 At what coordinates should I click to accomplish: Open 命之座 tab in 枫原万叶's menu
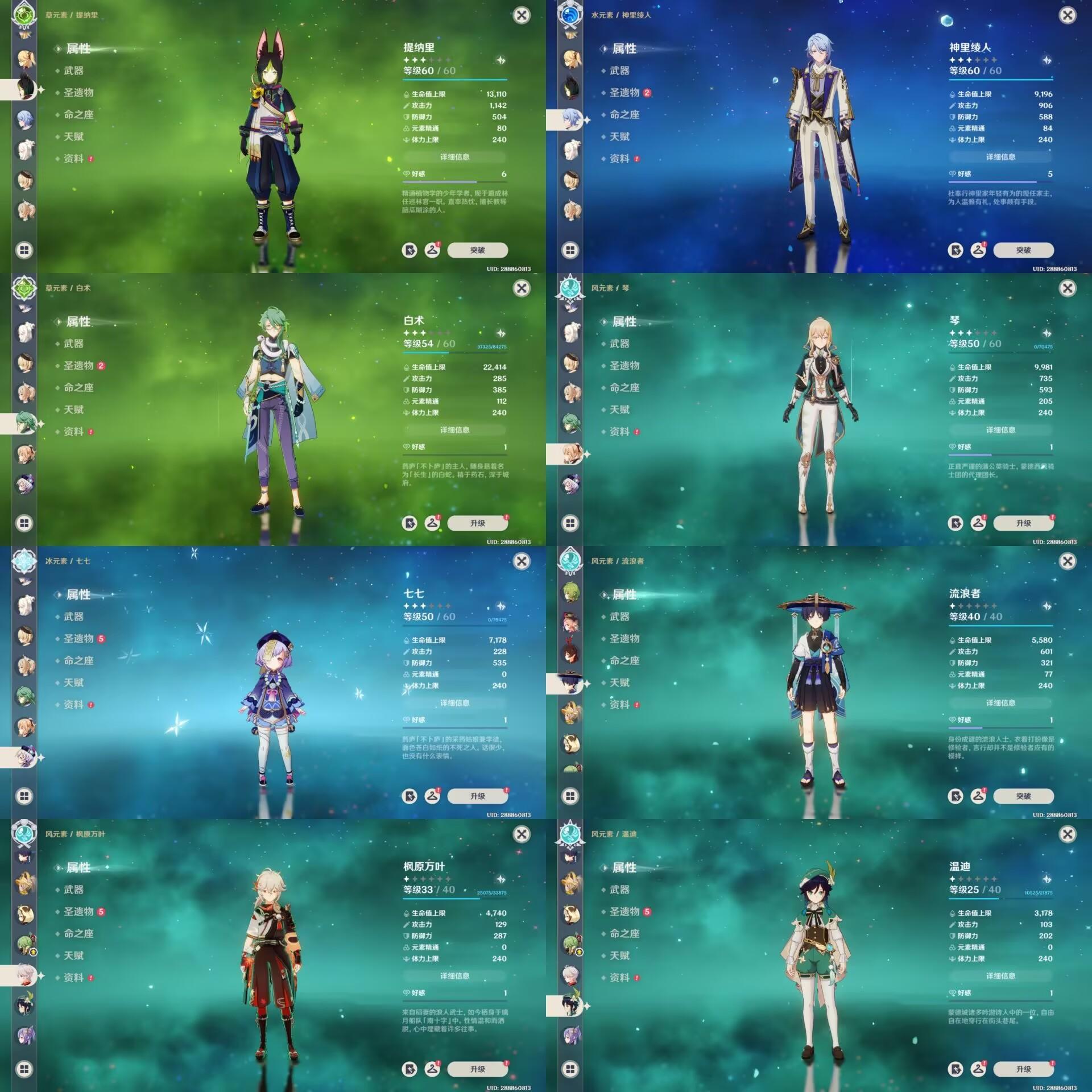tap(78, 933)
